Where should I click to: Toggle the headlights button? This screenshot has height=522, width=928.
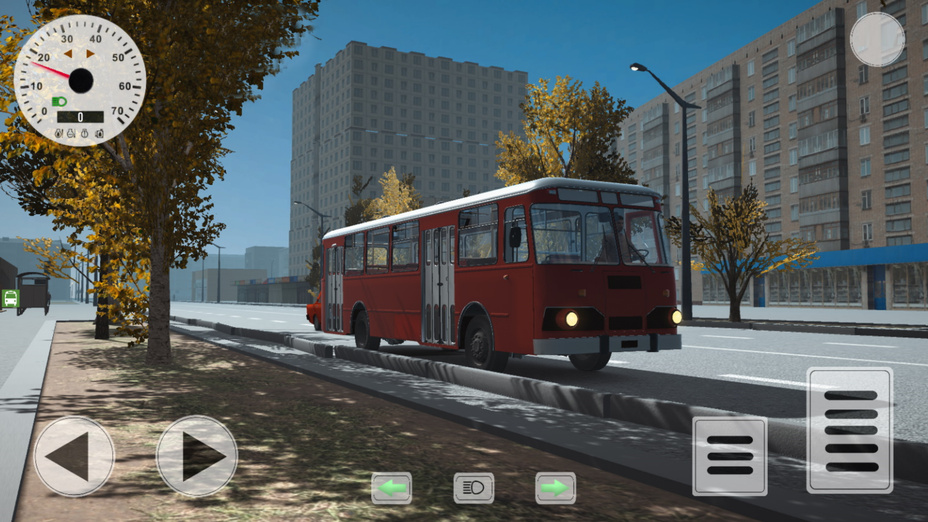click(x=474, y=488)
